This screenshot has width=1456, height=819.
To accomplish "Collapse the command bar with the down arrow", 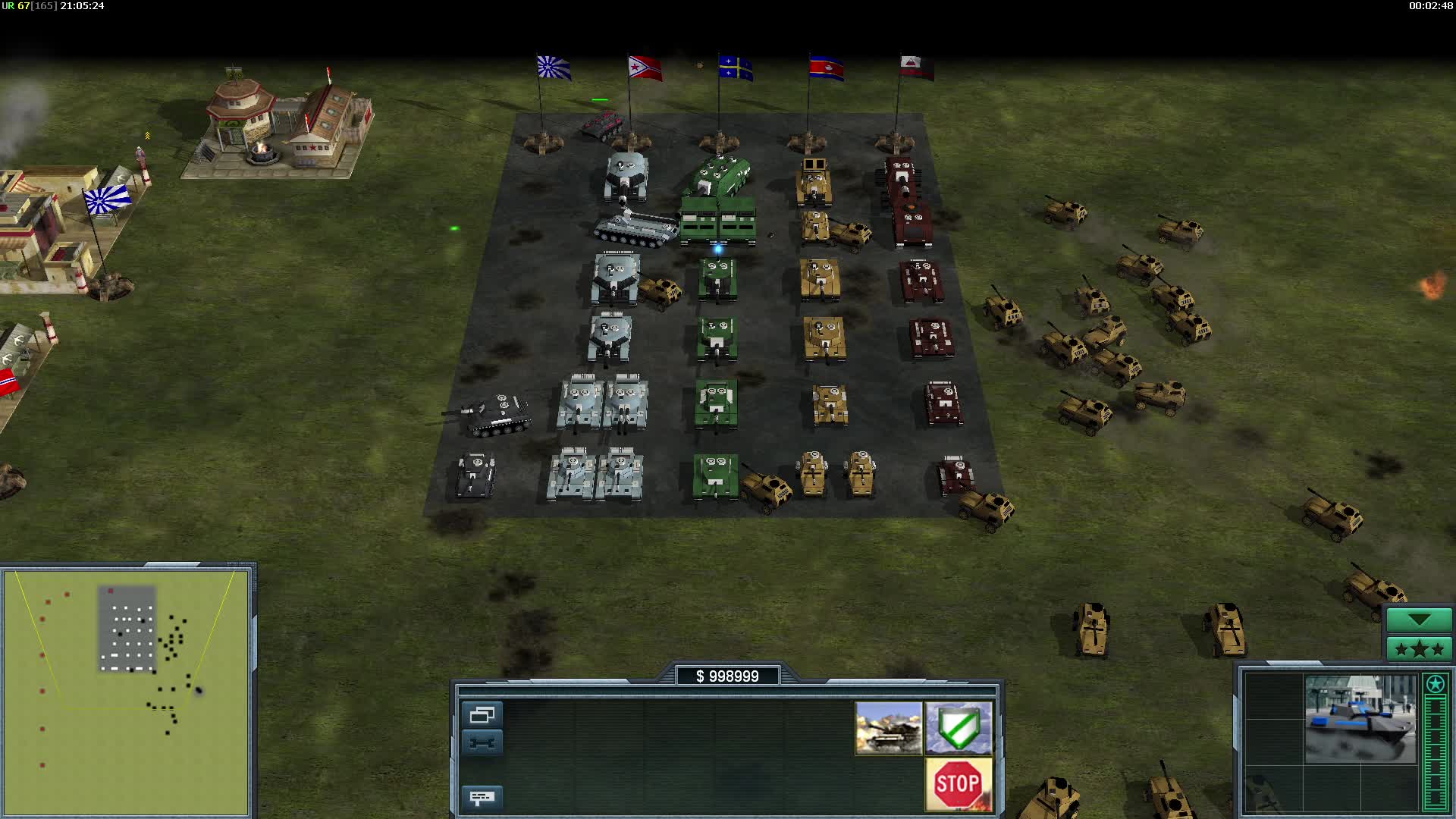I will click(x=1418, y=620).
